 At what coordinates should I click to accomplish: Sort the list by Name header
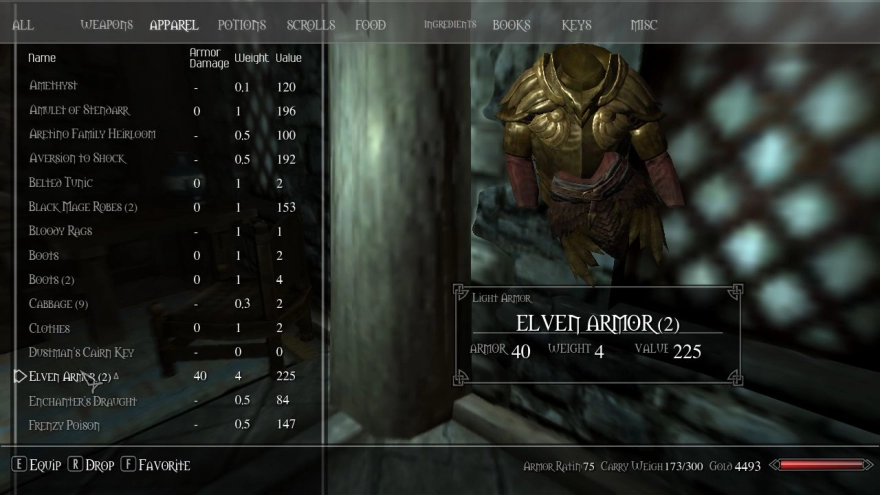pos(42,58)
